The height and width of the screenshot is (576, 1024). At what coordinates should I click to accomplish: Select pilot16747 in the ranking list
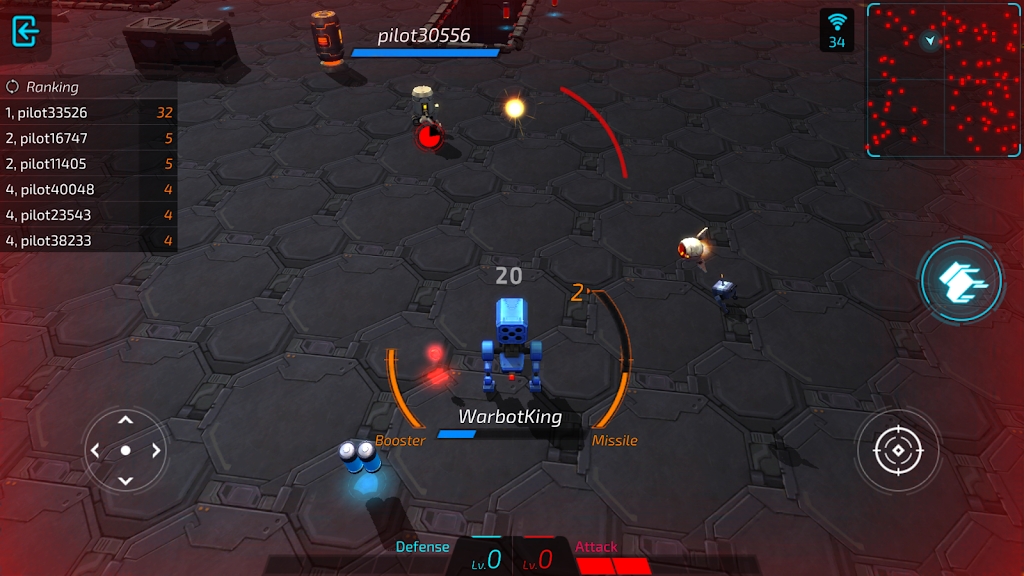click(x=88, y=138)
